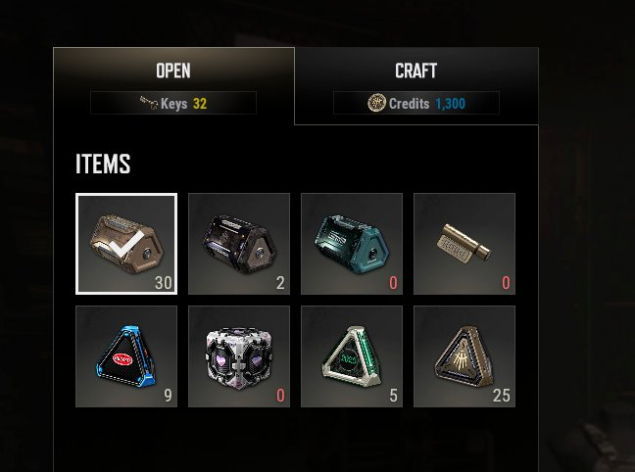Select the teal green crate slot
Screen dimensions: 635x472
352,244
